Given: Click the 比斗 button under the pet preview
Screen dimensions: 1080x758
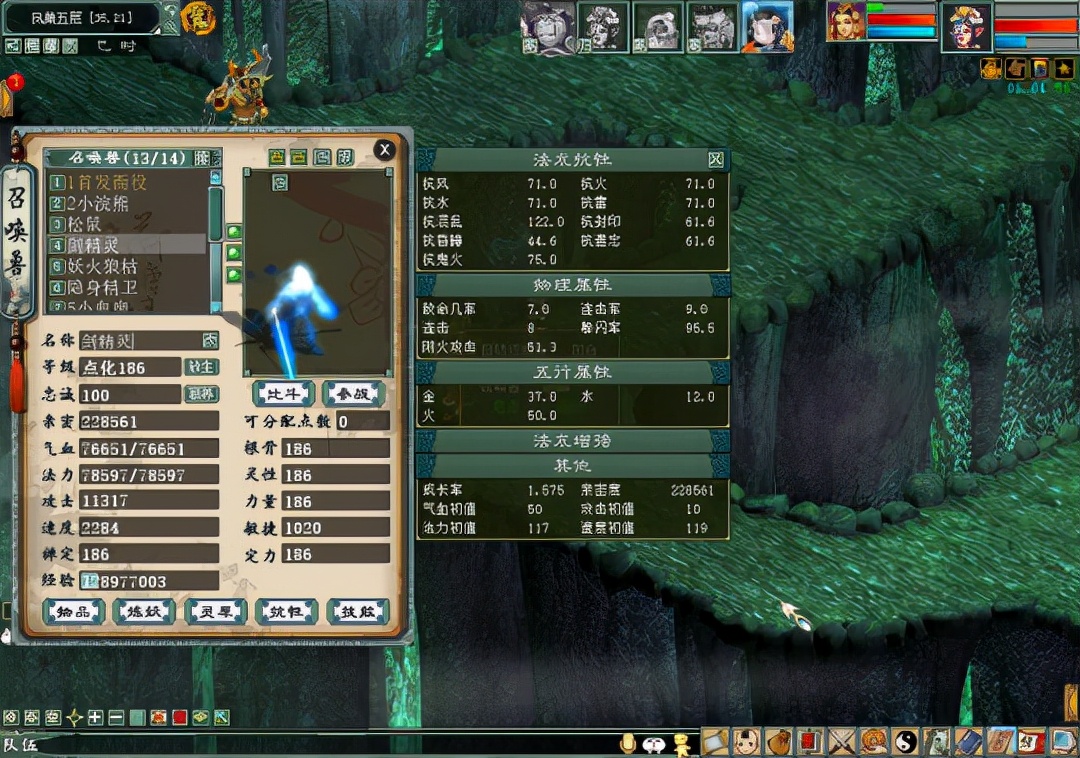Looking at the screenshot, I should tap(283, 393).
